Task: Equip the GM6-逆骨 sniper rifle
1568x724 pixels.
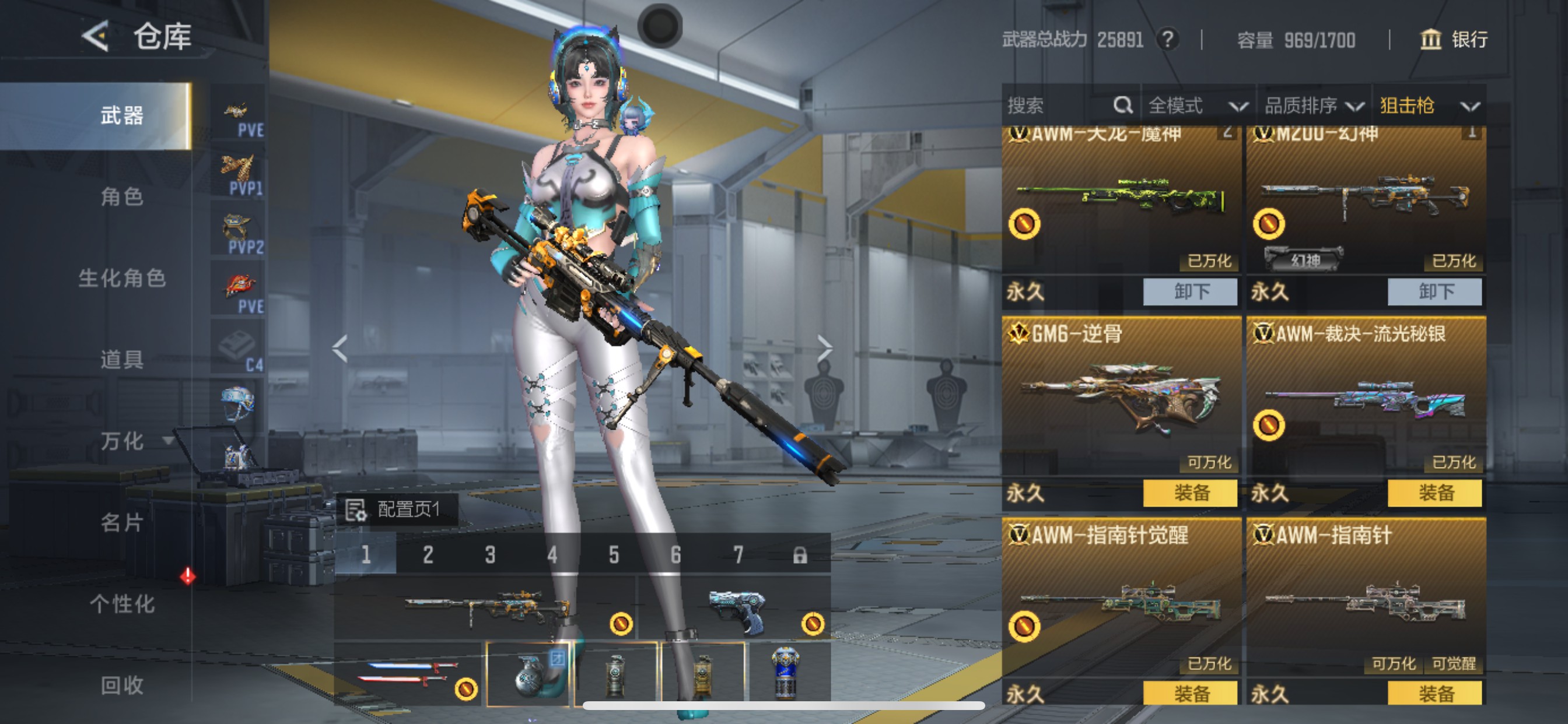Action: (1190, 492)
